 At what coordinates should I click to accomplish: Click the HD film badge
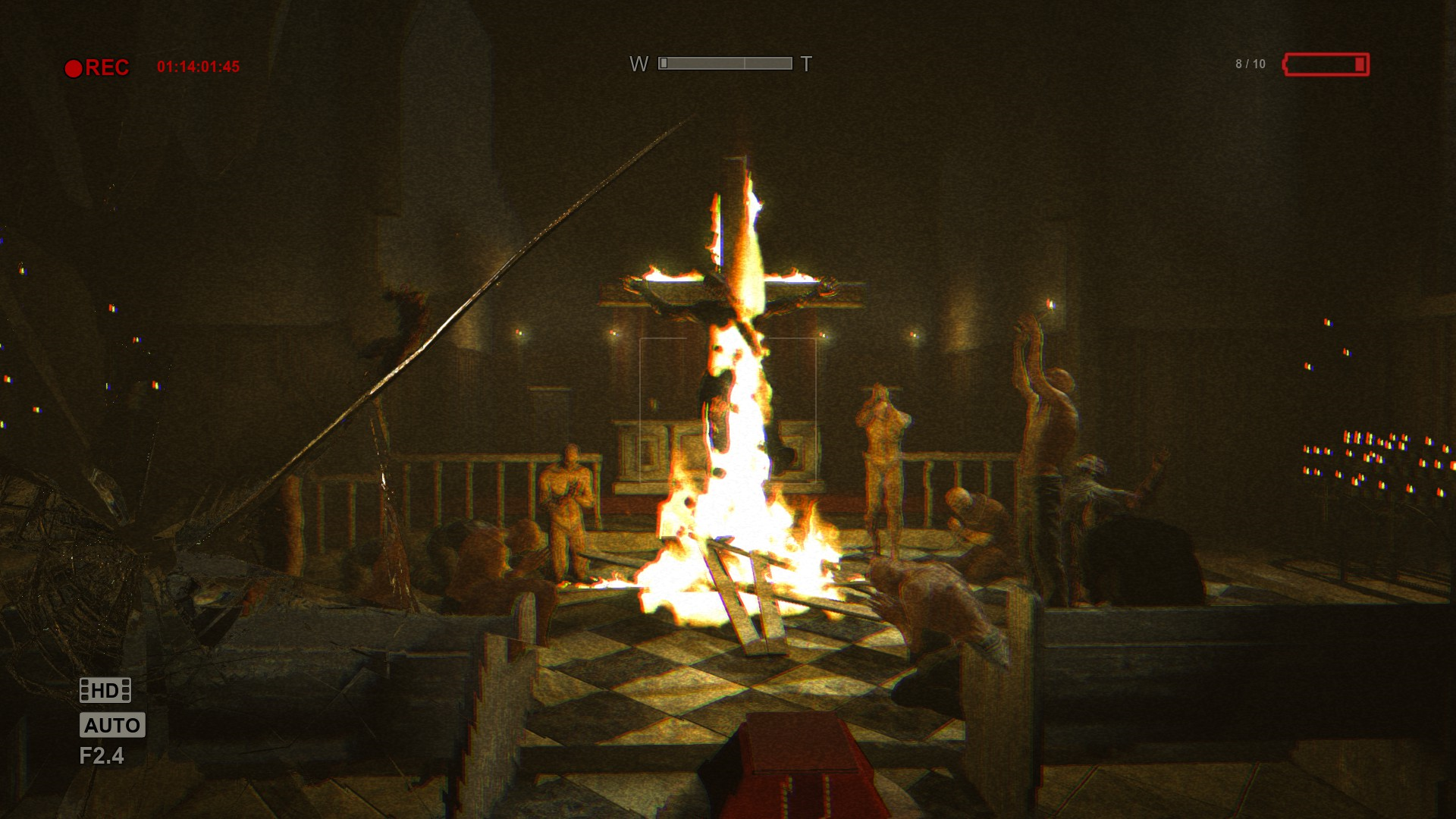tap(105, 690)
